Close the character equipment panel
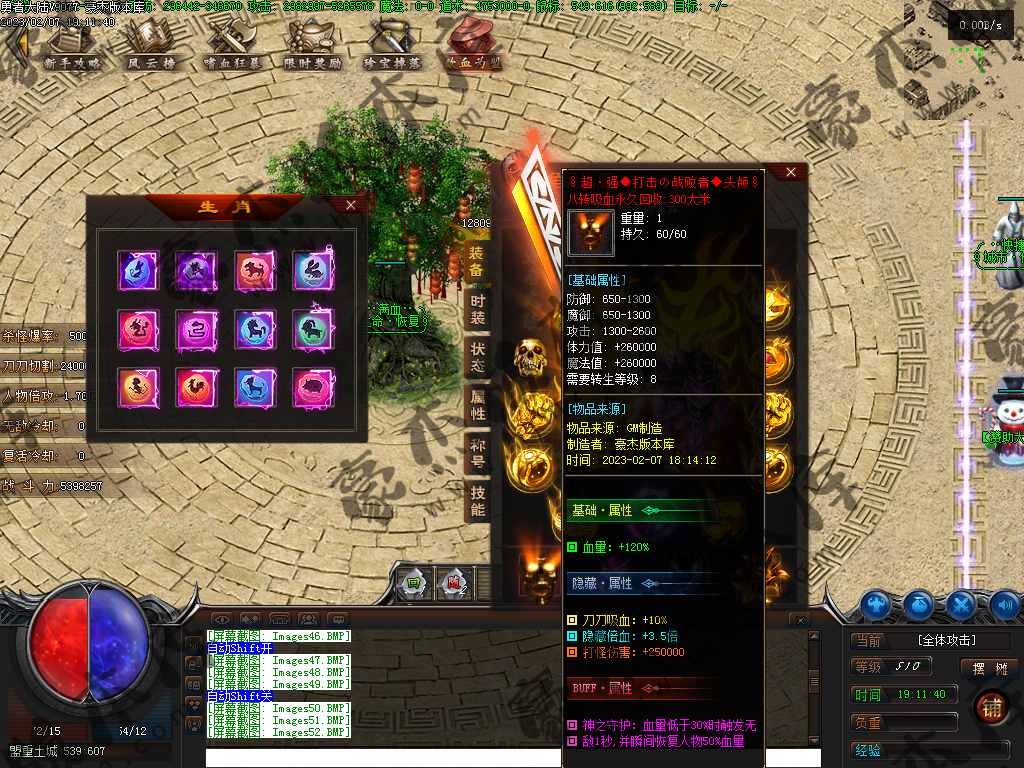Image resolution: width=1024 pixels, height=768 pixels. [791, 172]
